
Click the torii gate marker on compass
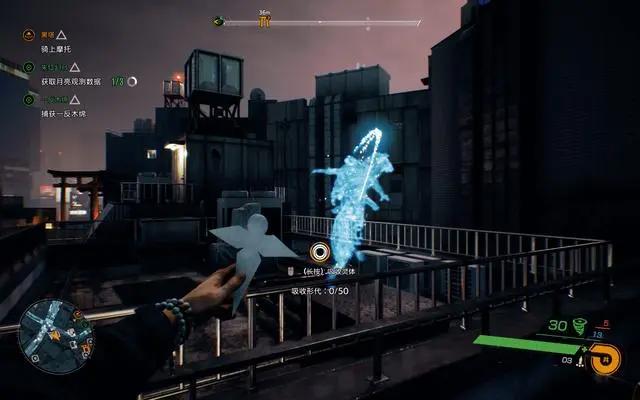pyautogui.click(x=265, y=20)
